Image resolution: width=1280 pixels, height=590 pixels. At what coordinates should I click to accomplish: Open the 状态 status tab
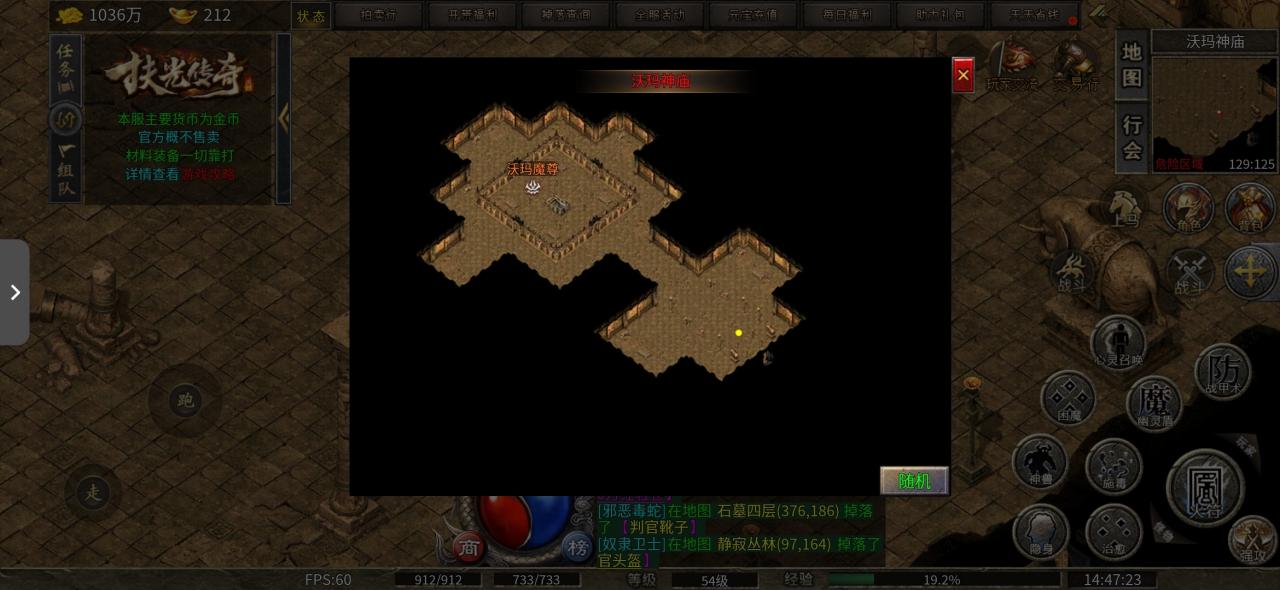pos(311,16)
